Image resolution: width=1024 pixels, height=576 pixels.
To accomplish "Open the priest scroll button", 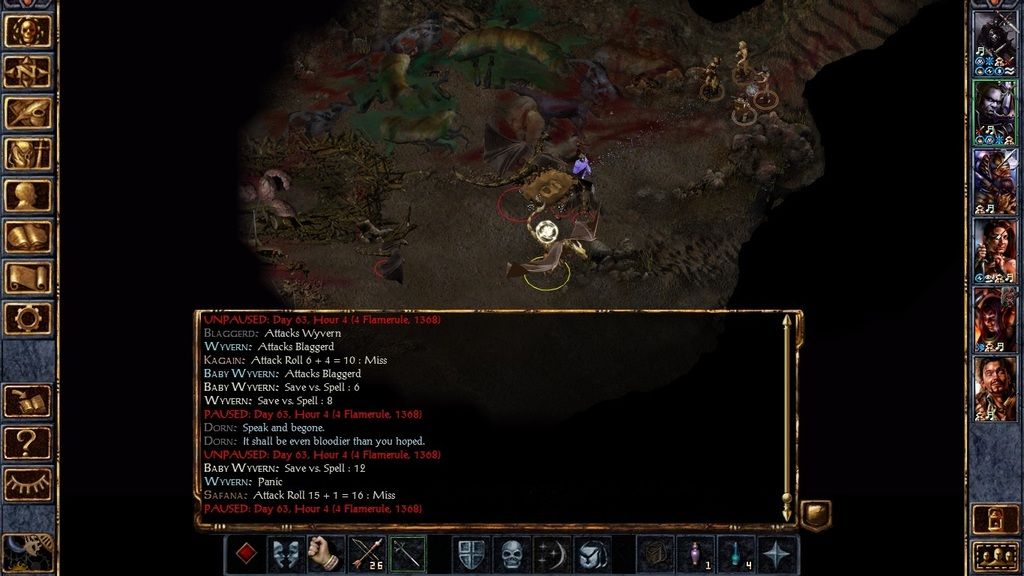I will tap(28, 277).
